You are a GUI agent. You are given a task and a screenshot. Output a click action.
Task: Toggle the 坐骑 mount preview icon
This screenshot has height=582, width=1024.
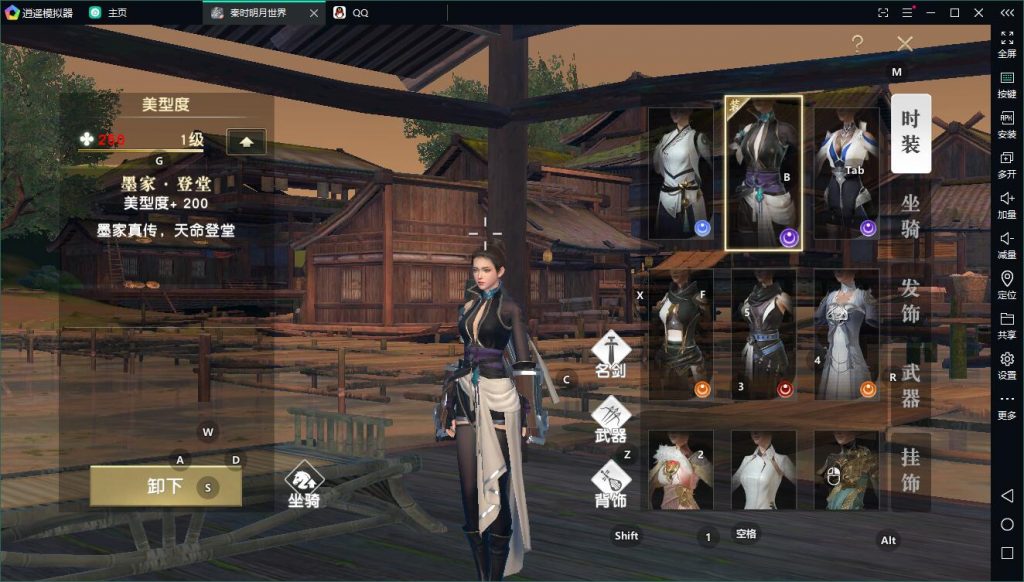(304, 482)
